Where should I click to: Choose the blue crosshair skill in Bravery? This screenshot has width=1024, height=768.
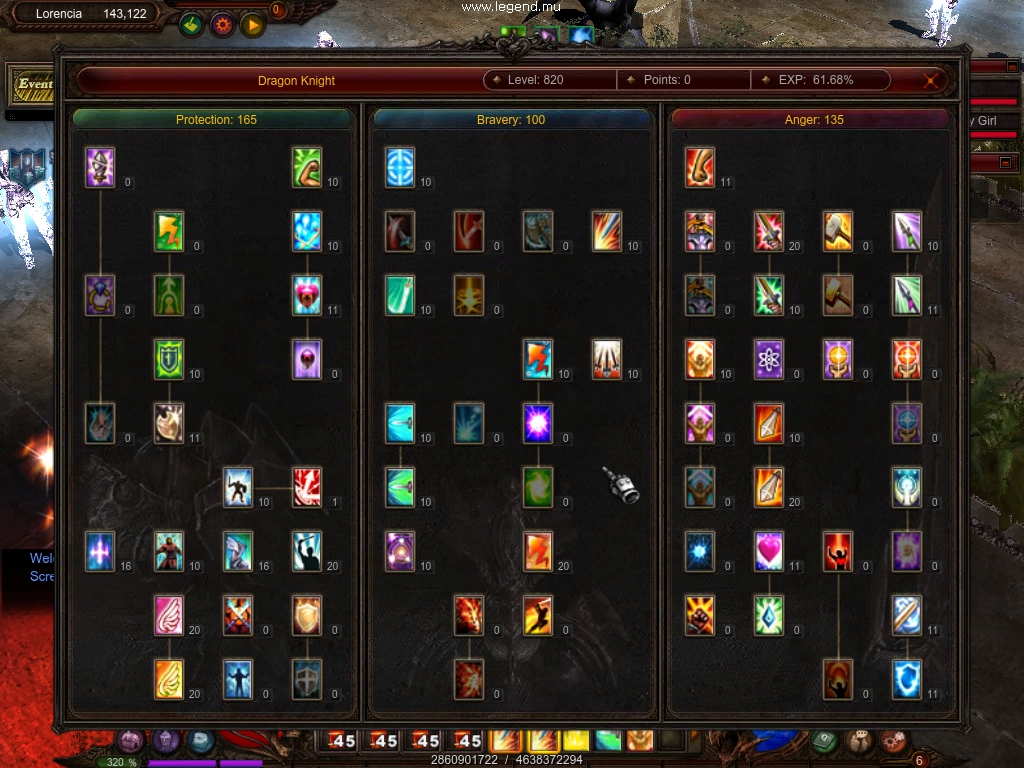point(400,168)
